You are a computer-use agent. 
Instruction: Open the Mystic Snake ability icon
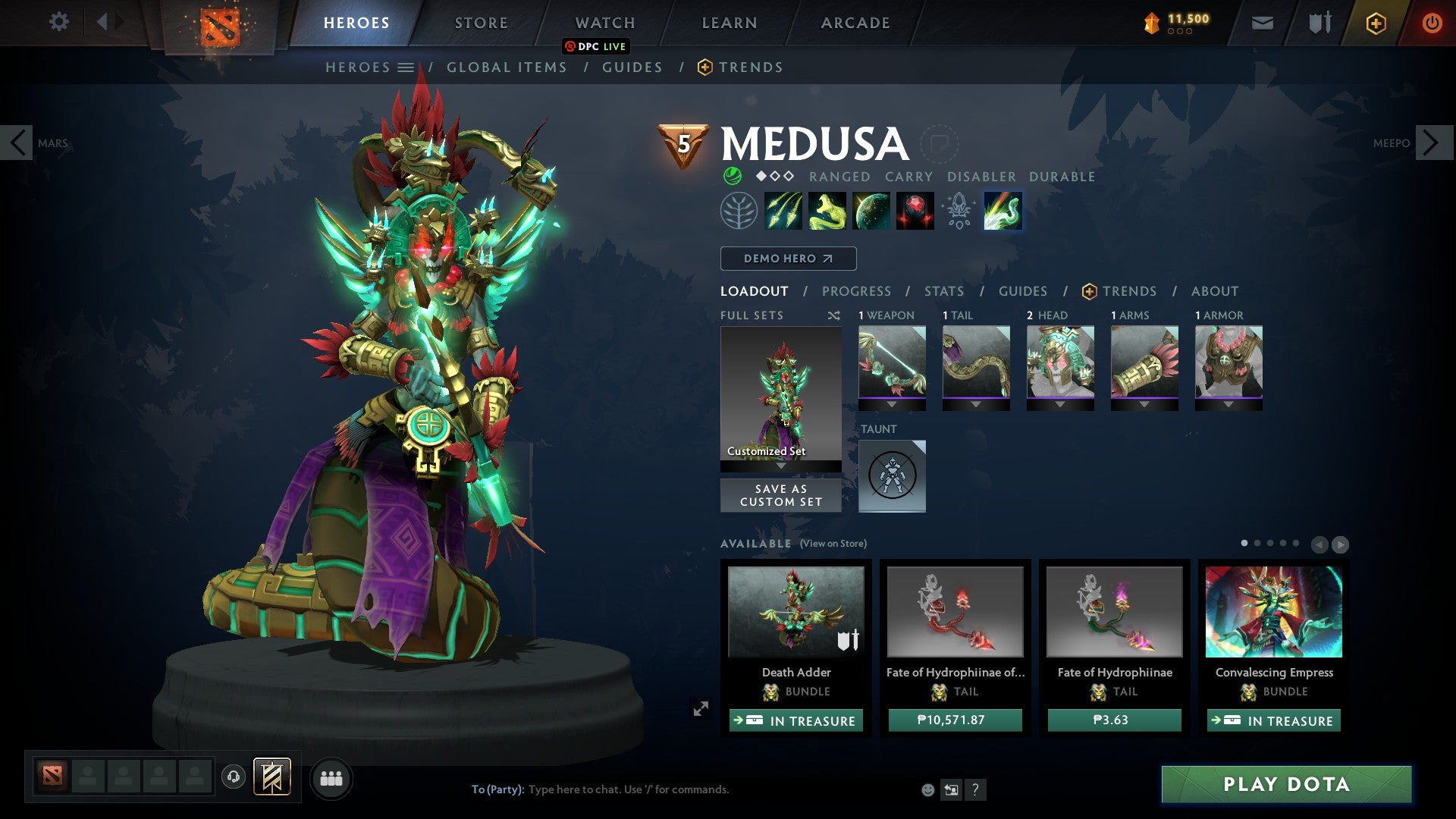829,210
